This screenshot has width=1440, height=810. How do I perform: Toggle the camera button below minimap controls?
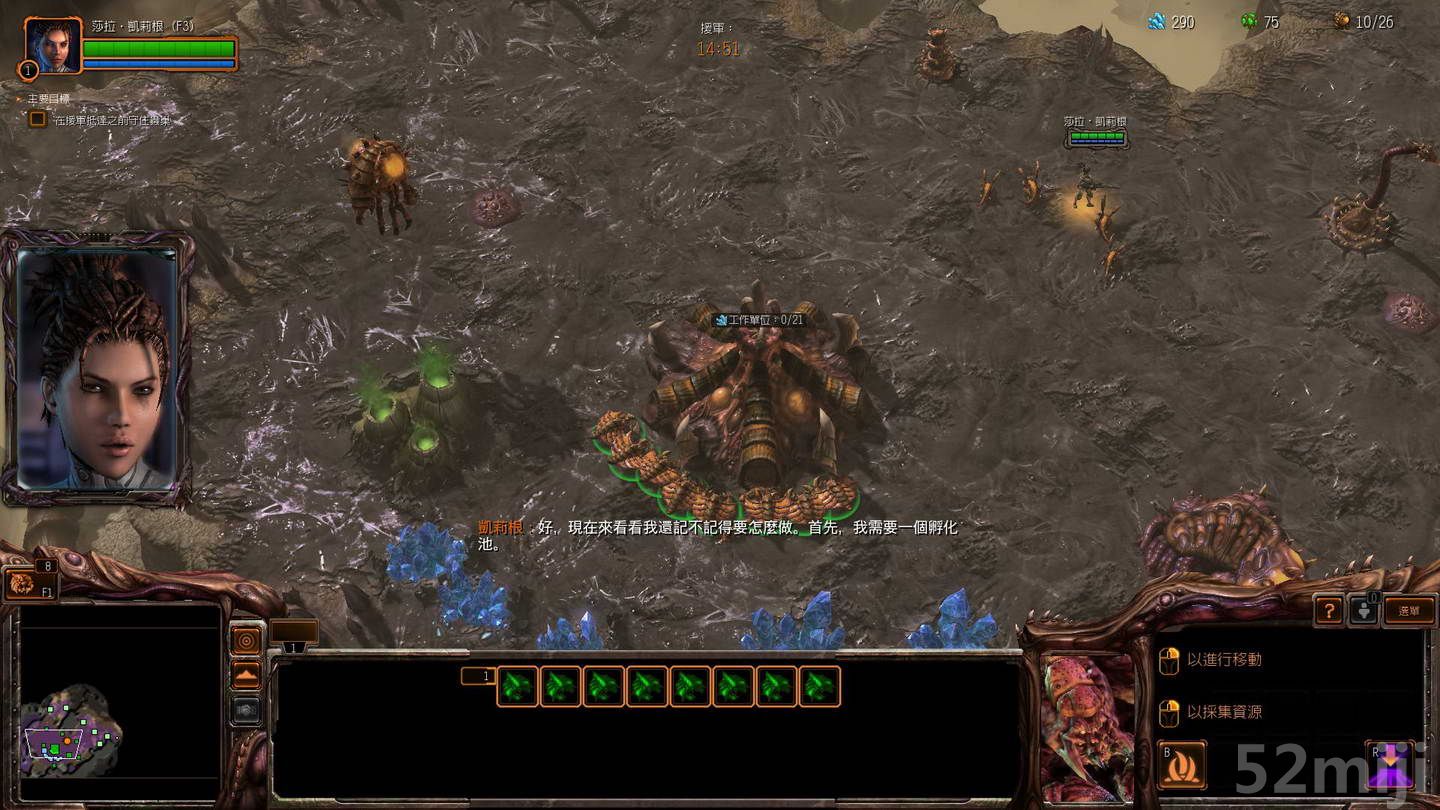coord(246,708)
